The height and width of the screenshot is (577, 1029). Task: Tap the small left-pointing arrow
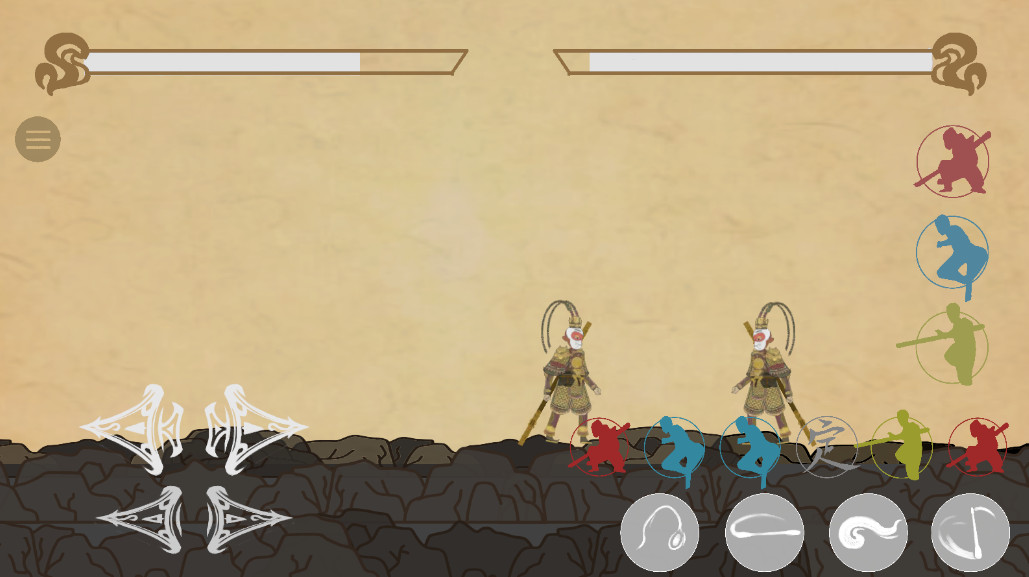[x=141, y=519]
